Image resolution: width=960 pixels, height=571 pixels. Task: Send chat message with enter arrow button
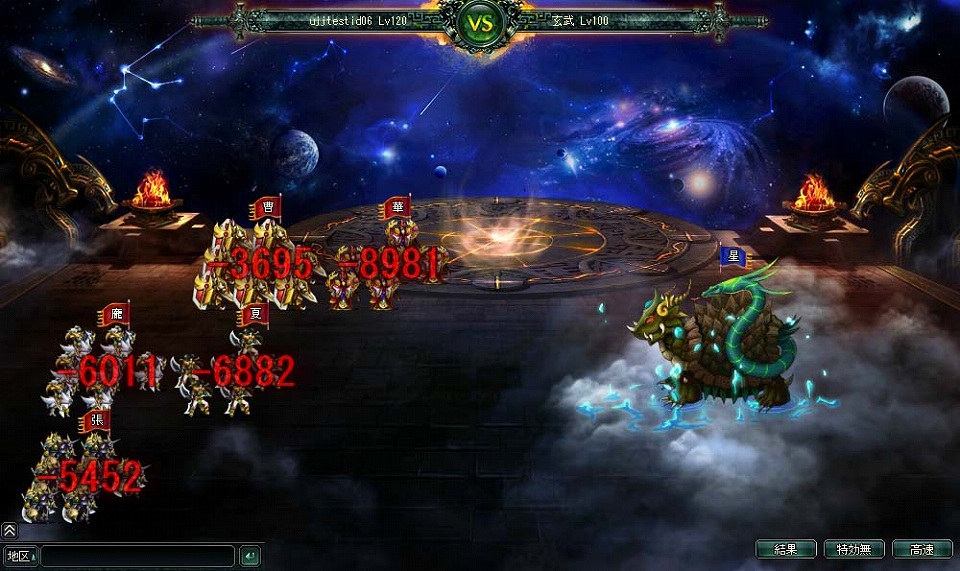[x=250, y=556]
